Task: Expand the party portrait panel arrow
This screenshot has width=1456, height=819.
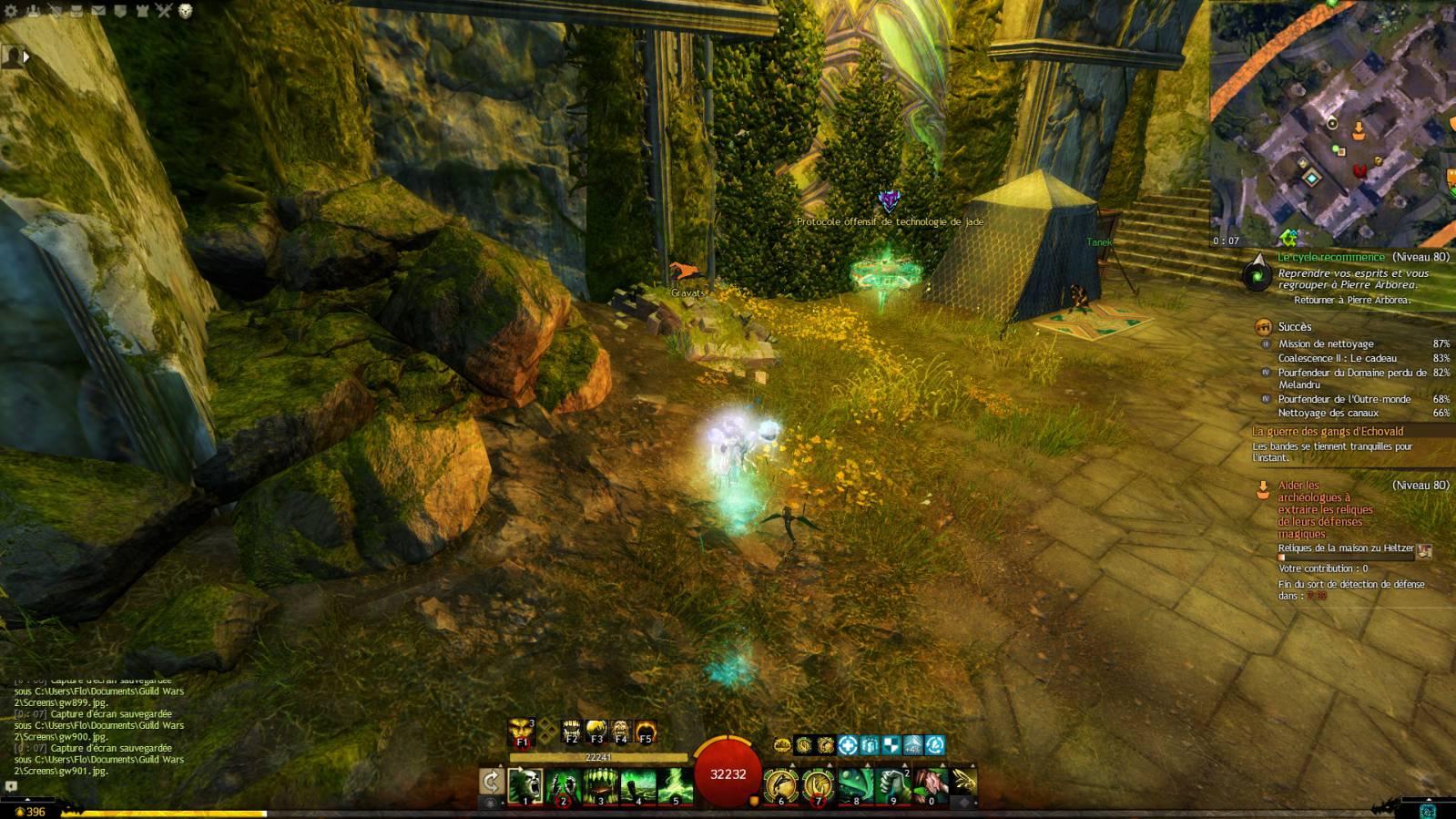Action: 26,56
